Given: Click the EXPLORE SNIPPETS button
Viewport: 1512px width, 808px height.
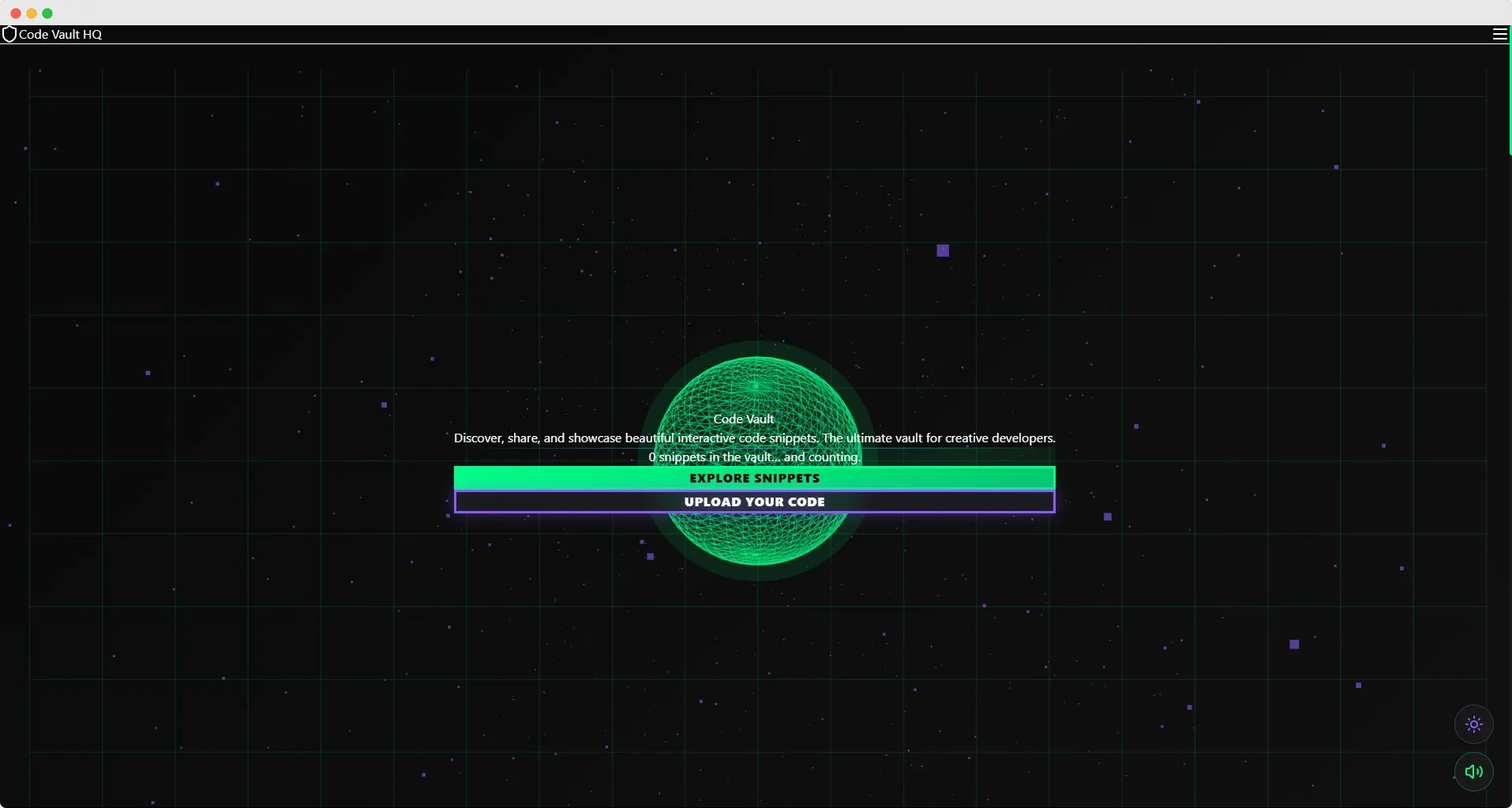Looking at the screenshot, I should [755, 478].
